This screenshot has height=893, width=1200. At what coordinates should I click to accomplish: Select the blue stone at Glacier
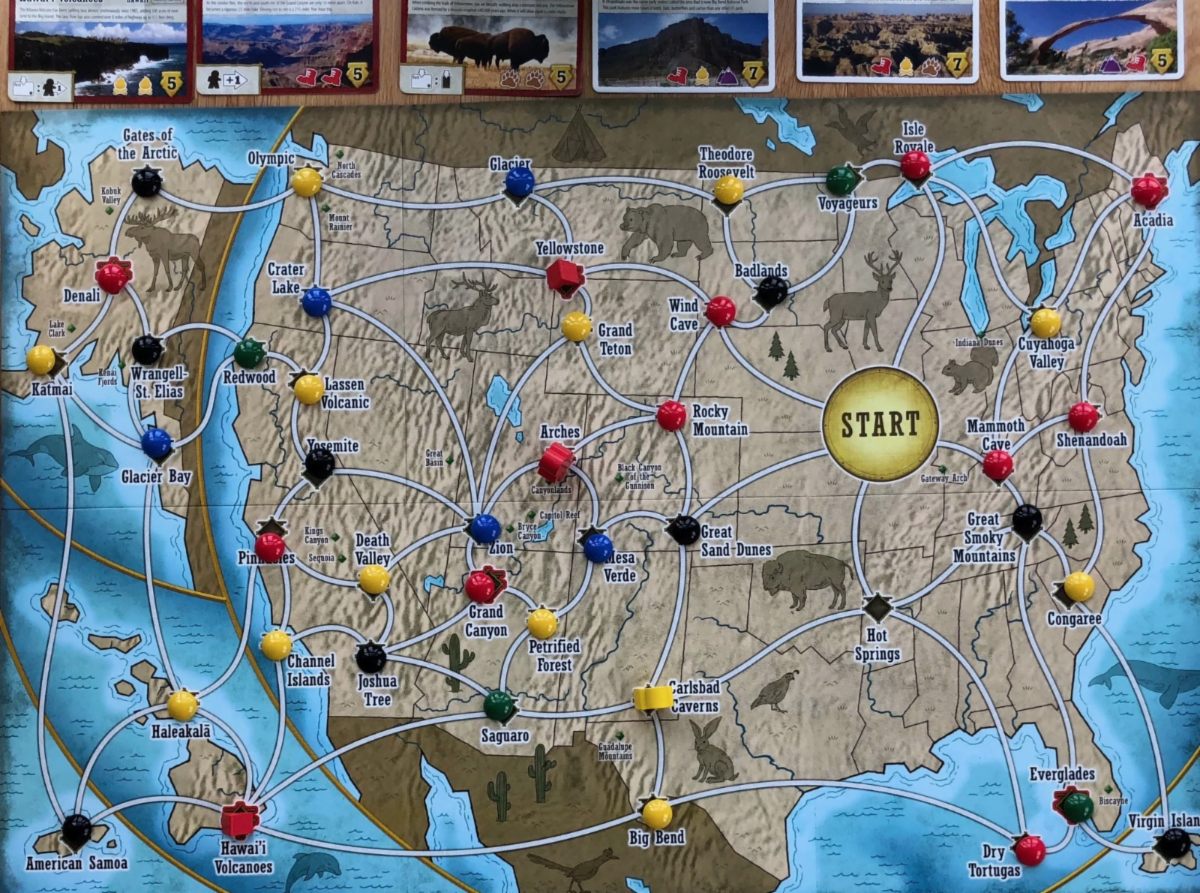tap(519, 181)
